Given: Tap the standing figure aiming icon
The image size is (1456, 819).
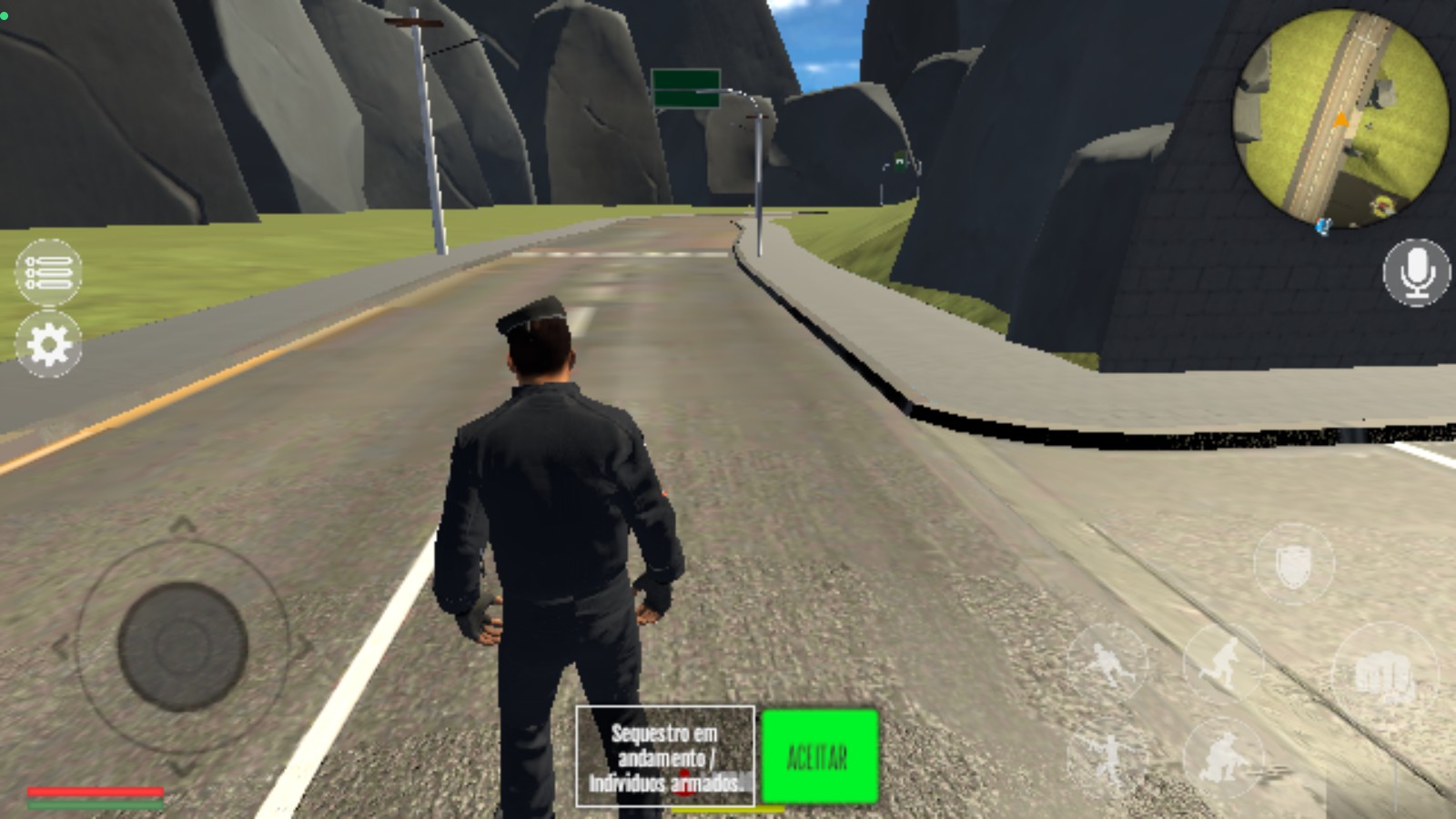Looking at the screenshot, I should point(1107,757).
